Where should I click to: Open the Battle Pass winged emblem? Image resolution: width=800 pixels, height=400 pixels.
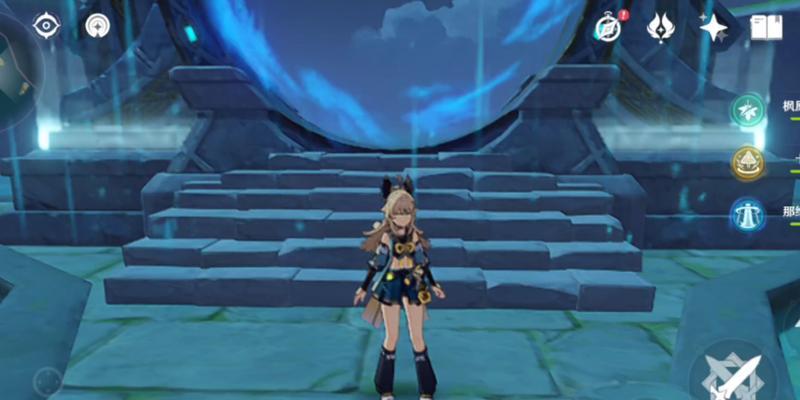[x=661, y=27]
